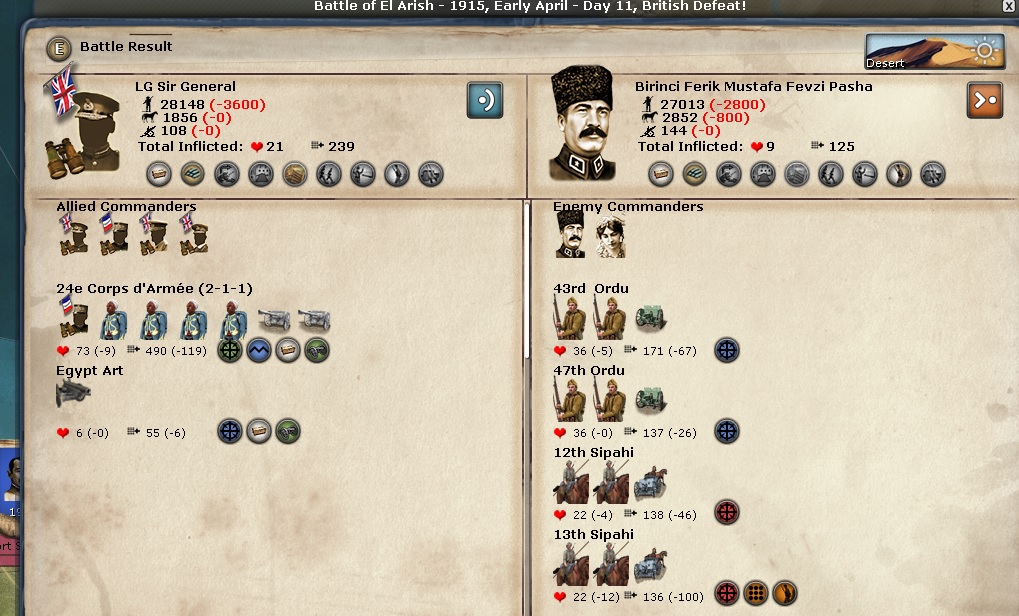Click the E Battle Result round button
The width and height of the screenshot is (1019, 616).
[x=59, y=47]
